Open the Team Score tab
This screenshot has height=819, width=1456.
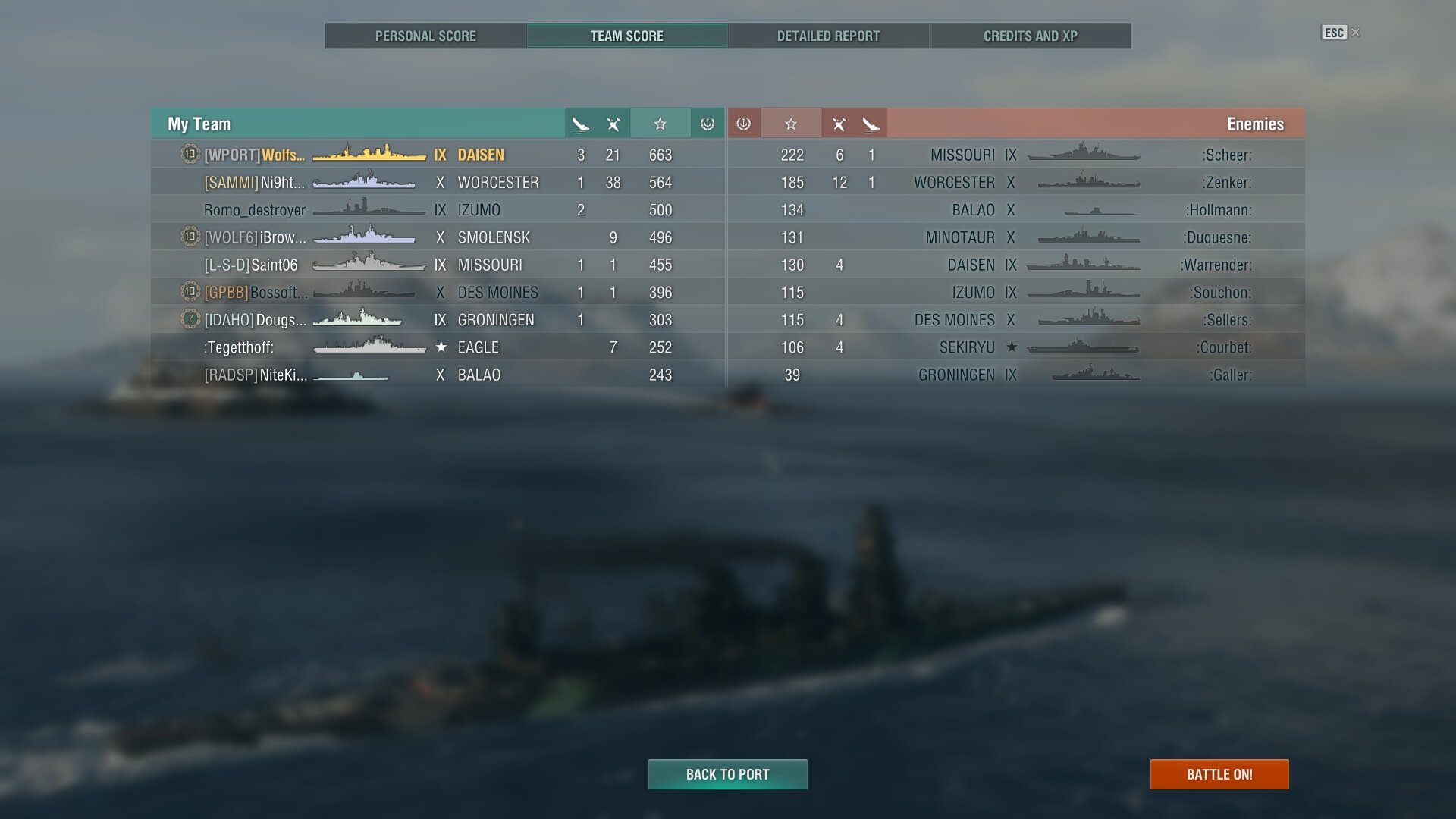626,36
